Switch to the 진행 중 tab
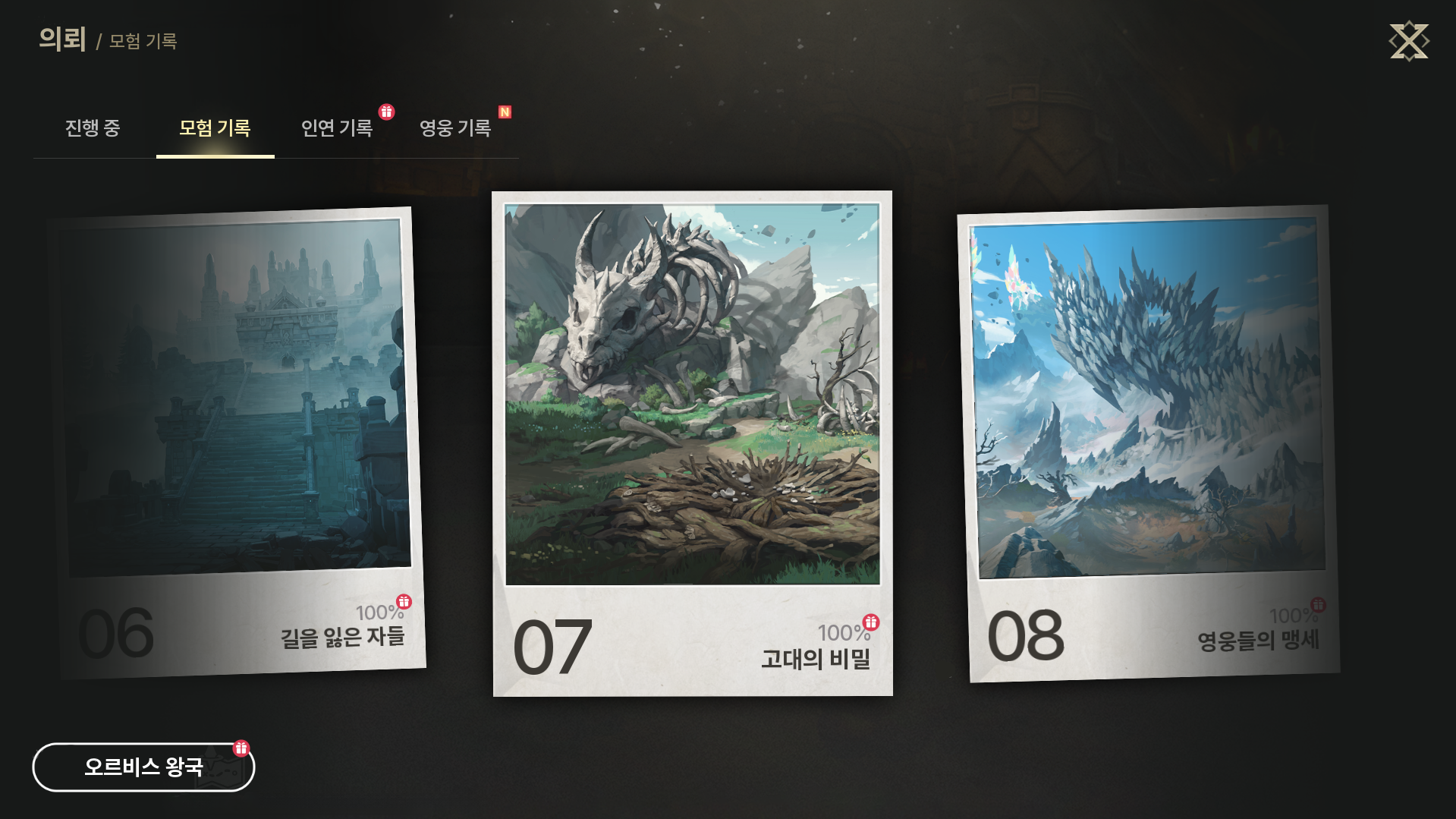The width and height of the screenshot is (1456, 819). point(93,128)
